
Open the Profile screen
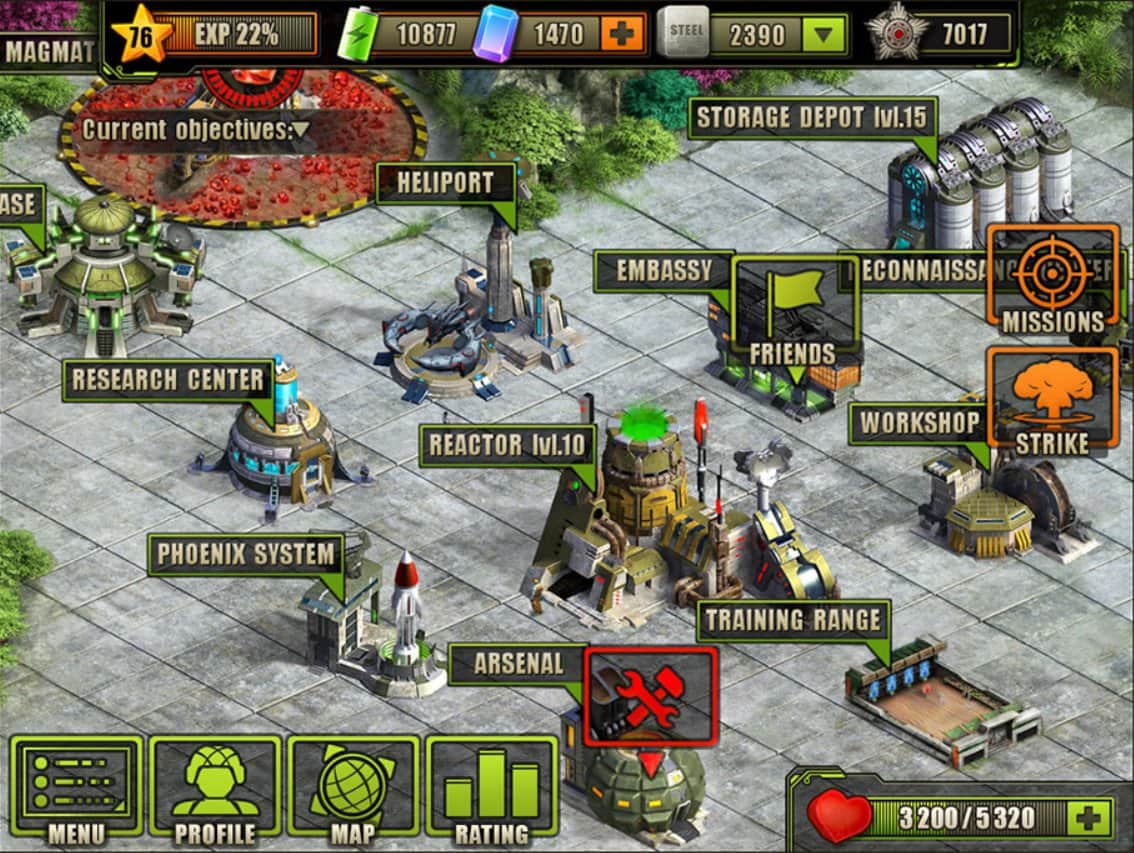pyautogui.click(x=215, y=786)
